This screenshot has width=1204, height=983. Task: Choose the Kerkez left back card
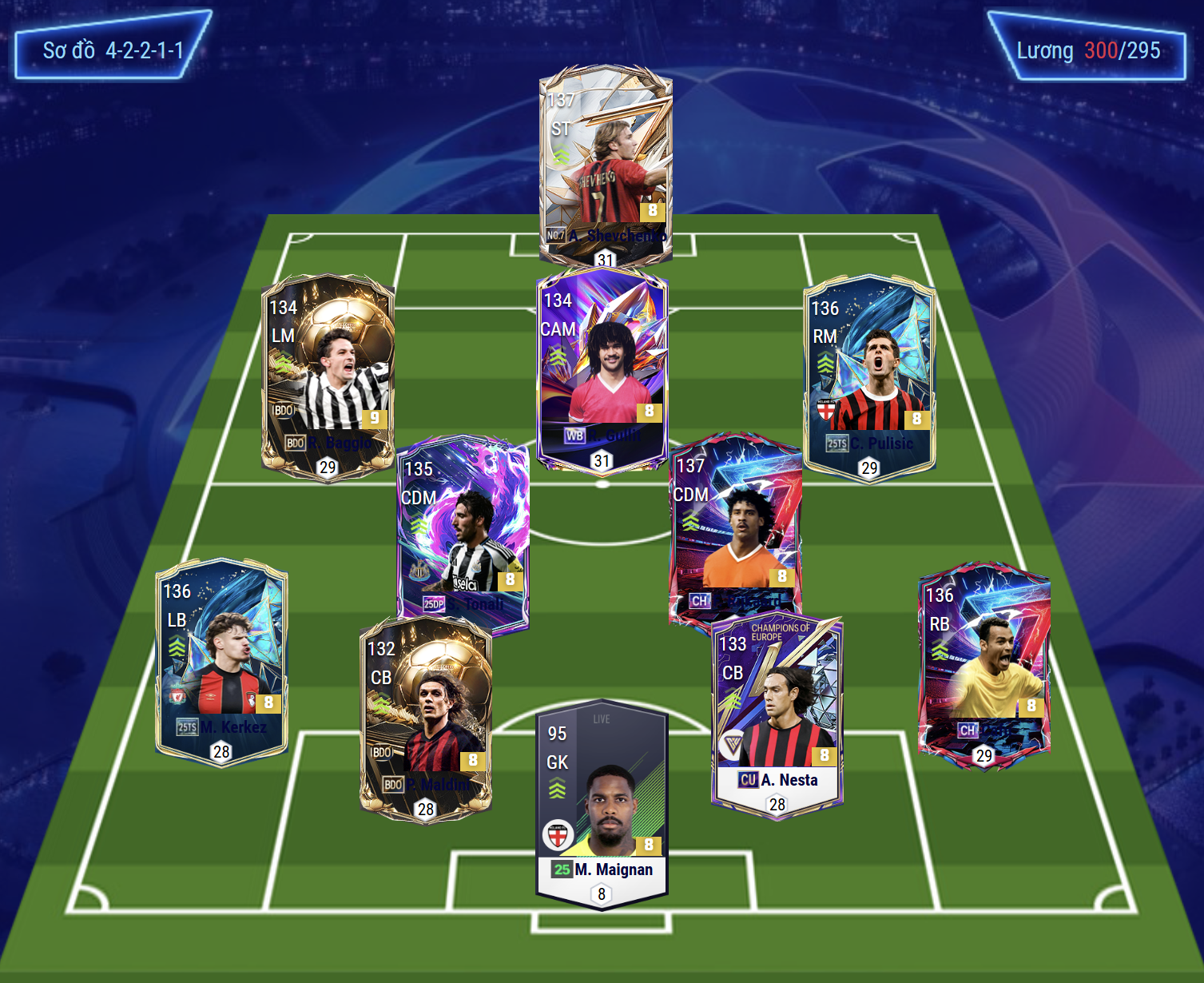tap(221, 661)
